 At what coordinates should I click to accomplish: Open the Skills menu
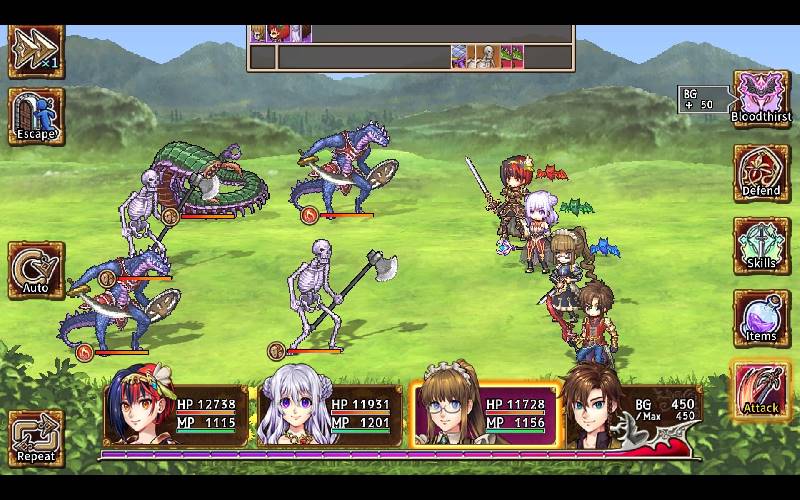pyautogui.click(x=762, y=244)
